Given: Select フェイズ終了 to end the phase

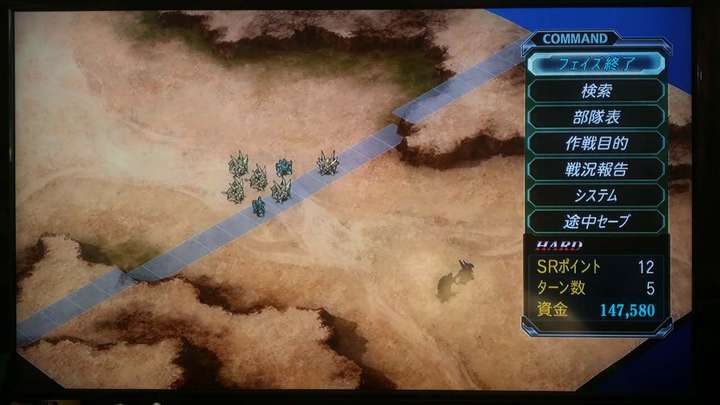Looking at the screenshot, I should 597,64.
